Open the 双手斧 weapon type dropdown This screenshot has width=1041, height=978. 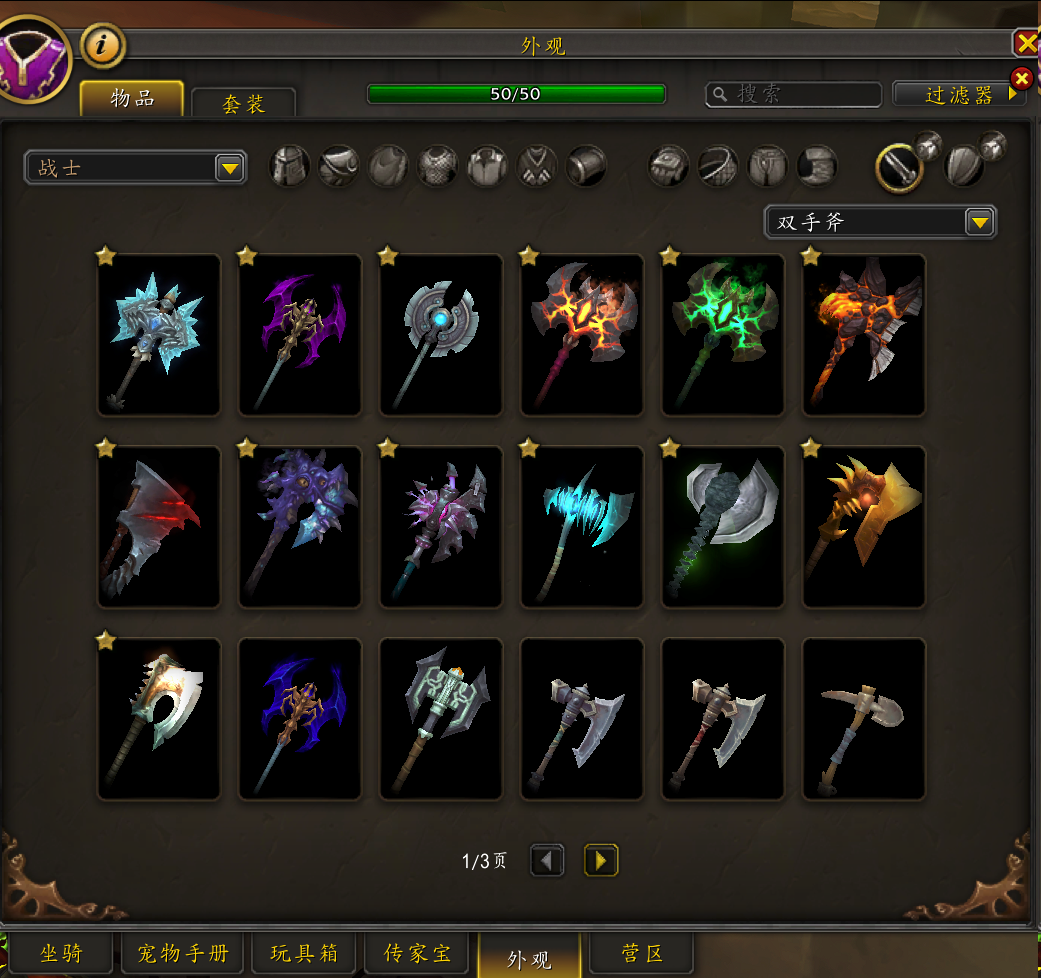(880, 222)
